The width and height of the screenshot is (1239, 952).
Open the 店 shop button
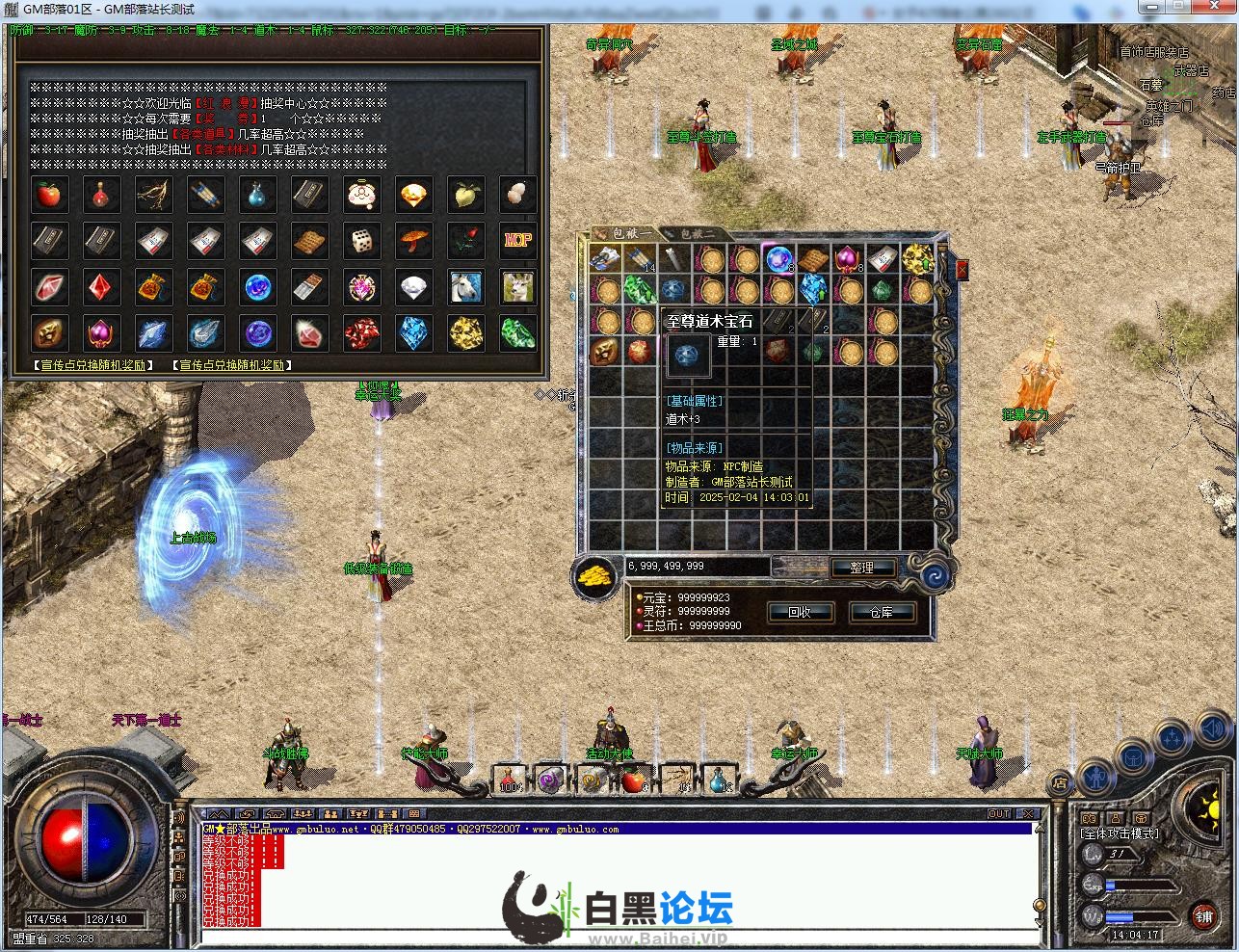tap(1060, 781)
